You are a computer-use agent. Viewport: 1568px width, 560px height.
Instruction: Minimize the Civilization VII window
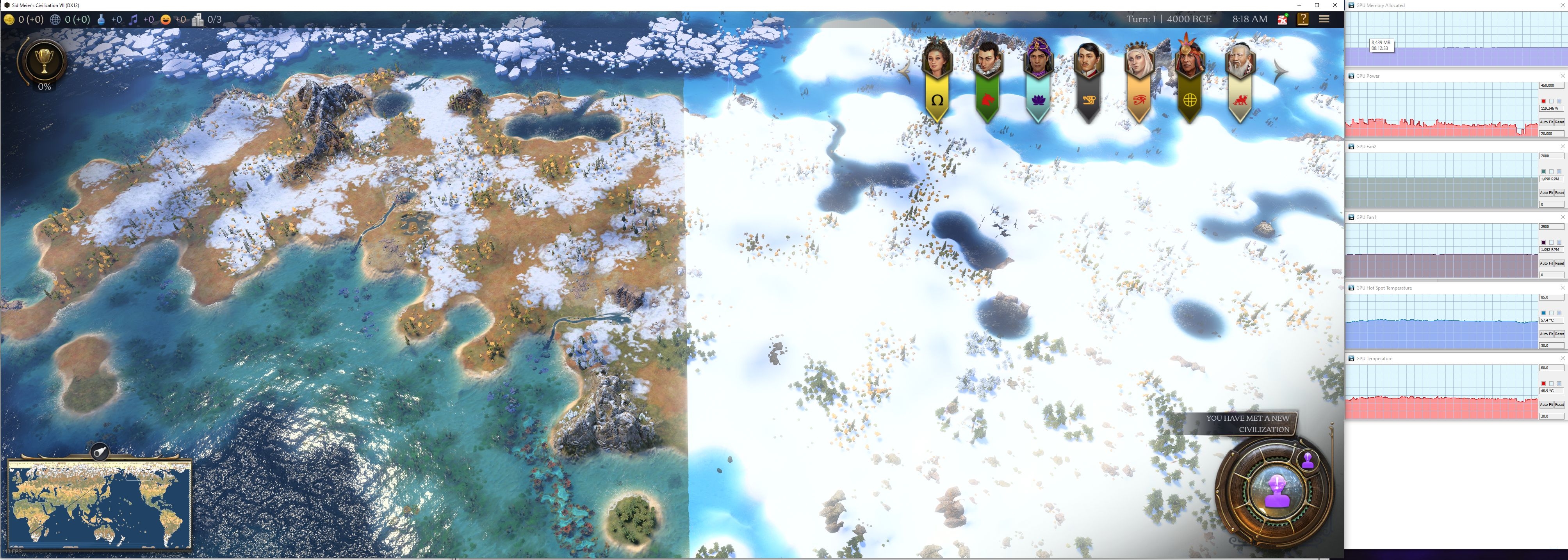pos(1299,5)
